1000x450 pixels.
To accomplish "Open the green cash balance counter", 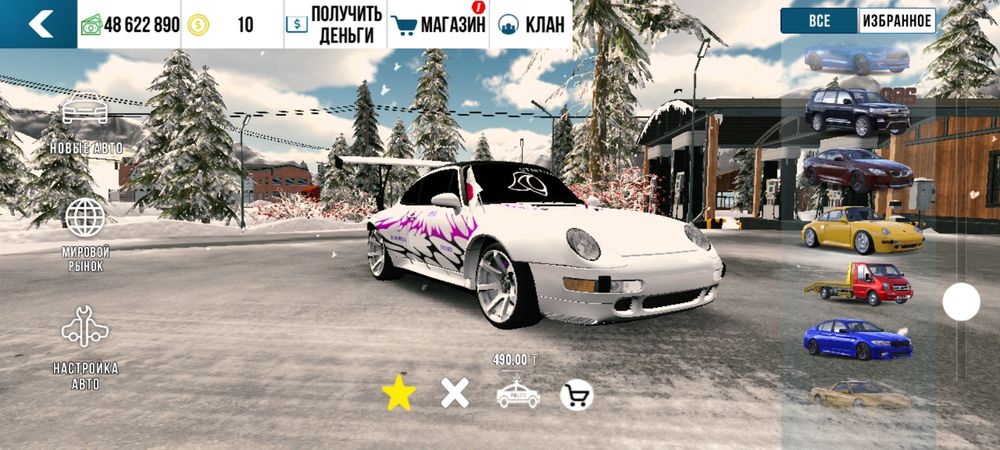I will click(x=130, y=24).
